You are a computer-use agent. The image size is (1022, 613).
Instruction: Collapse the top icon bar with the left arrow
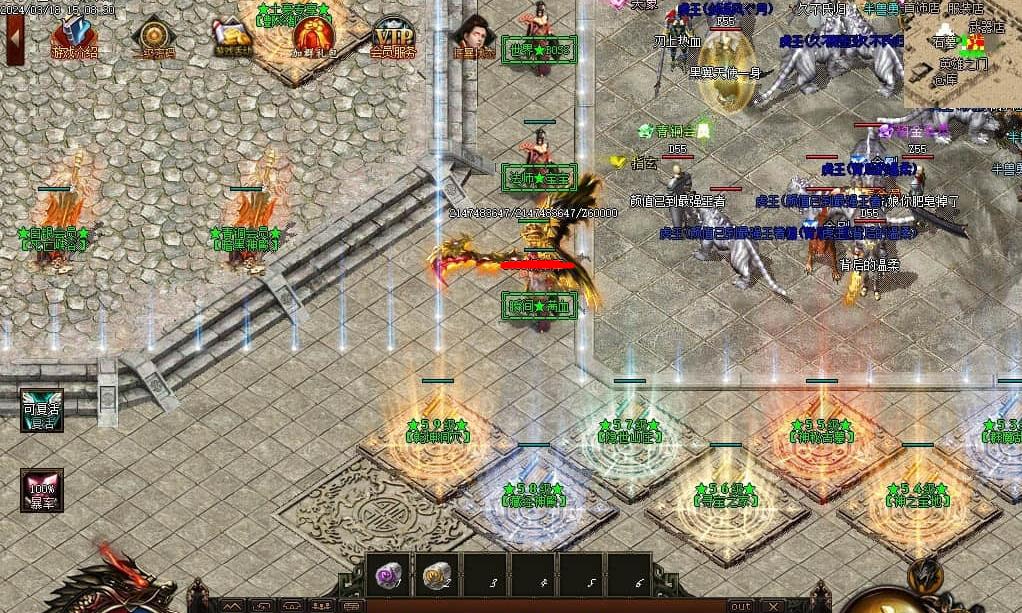14,35
